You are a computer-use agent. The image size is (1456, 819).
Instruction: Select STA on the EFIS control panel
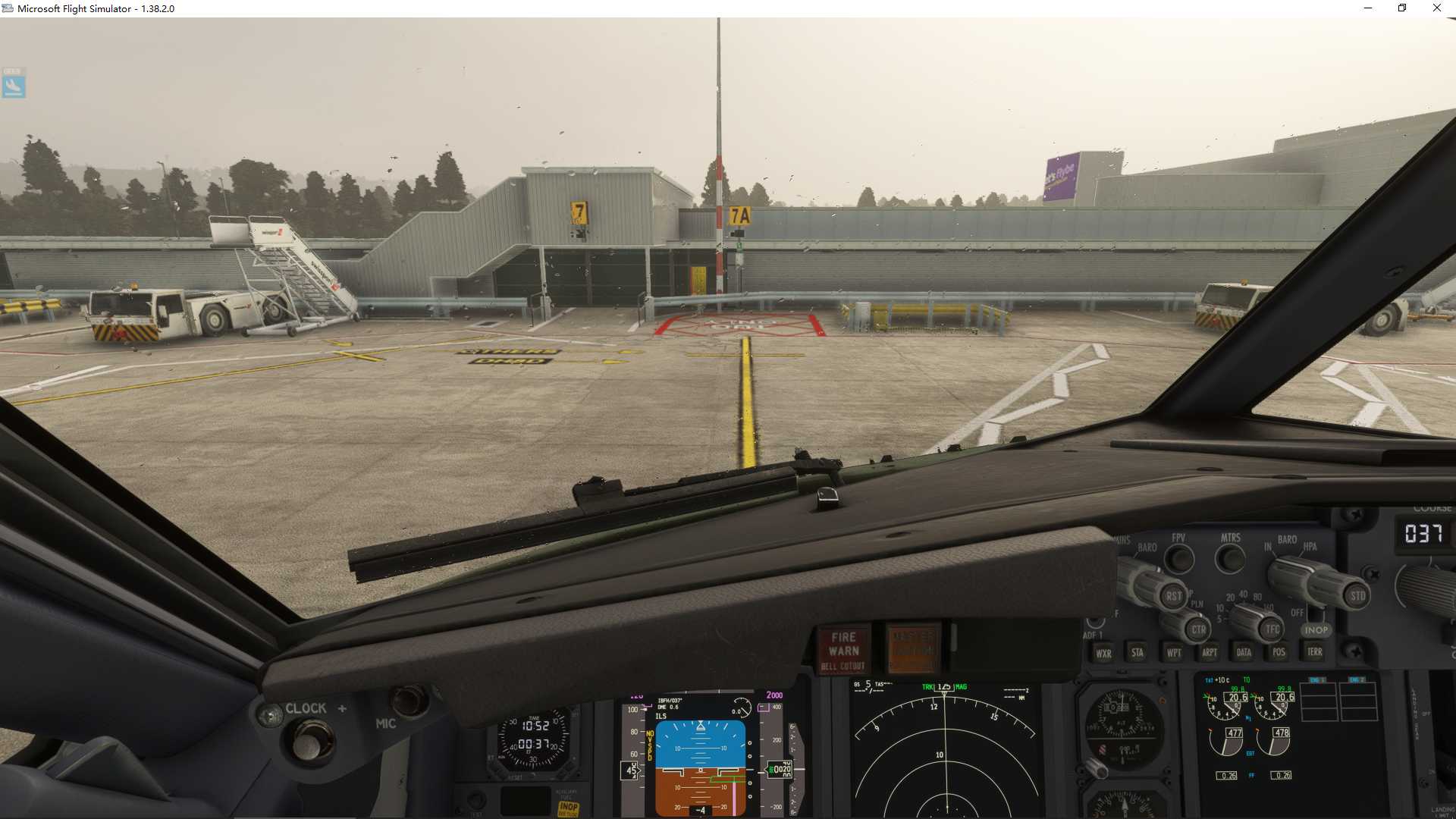pyautogui.click(x=1137, y=652)
